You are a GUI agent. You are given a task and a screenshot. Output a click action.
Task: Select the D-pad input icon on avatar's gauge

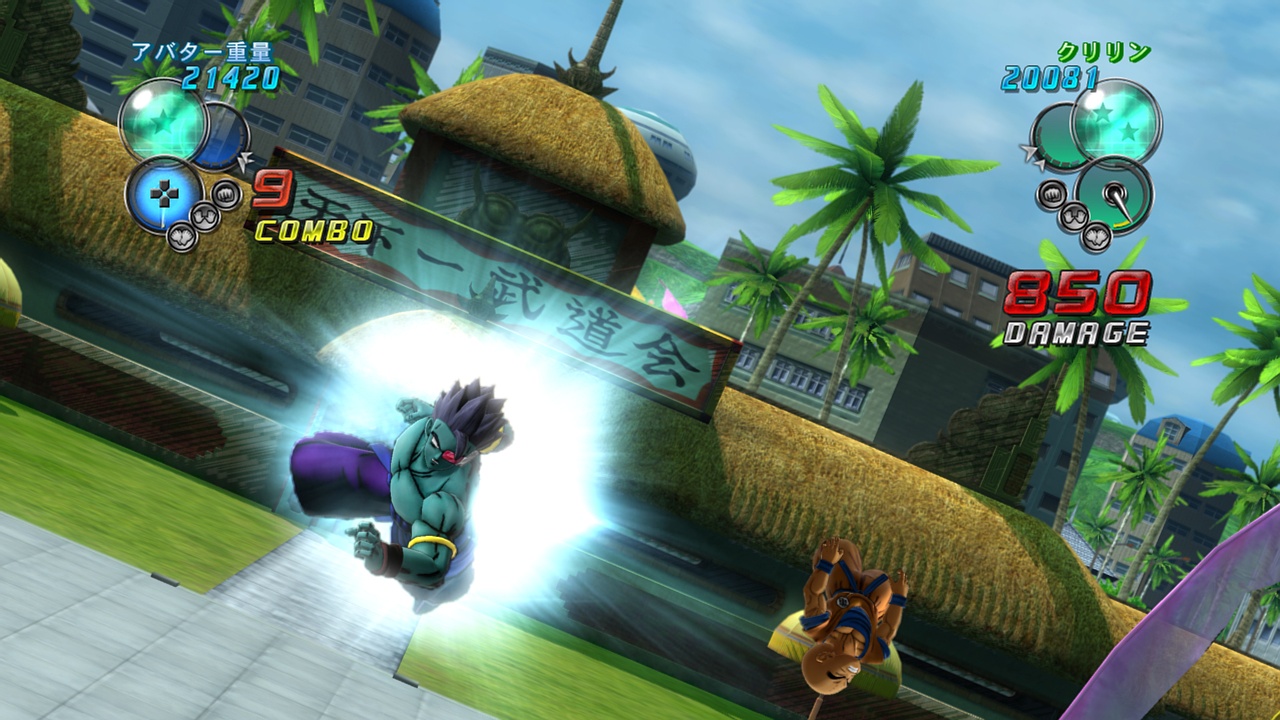(165, 191)
